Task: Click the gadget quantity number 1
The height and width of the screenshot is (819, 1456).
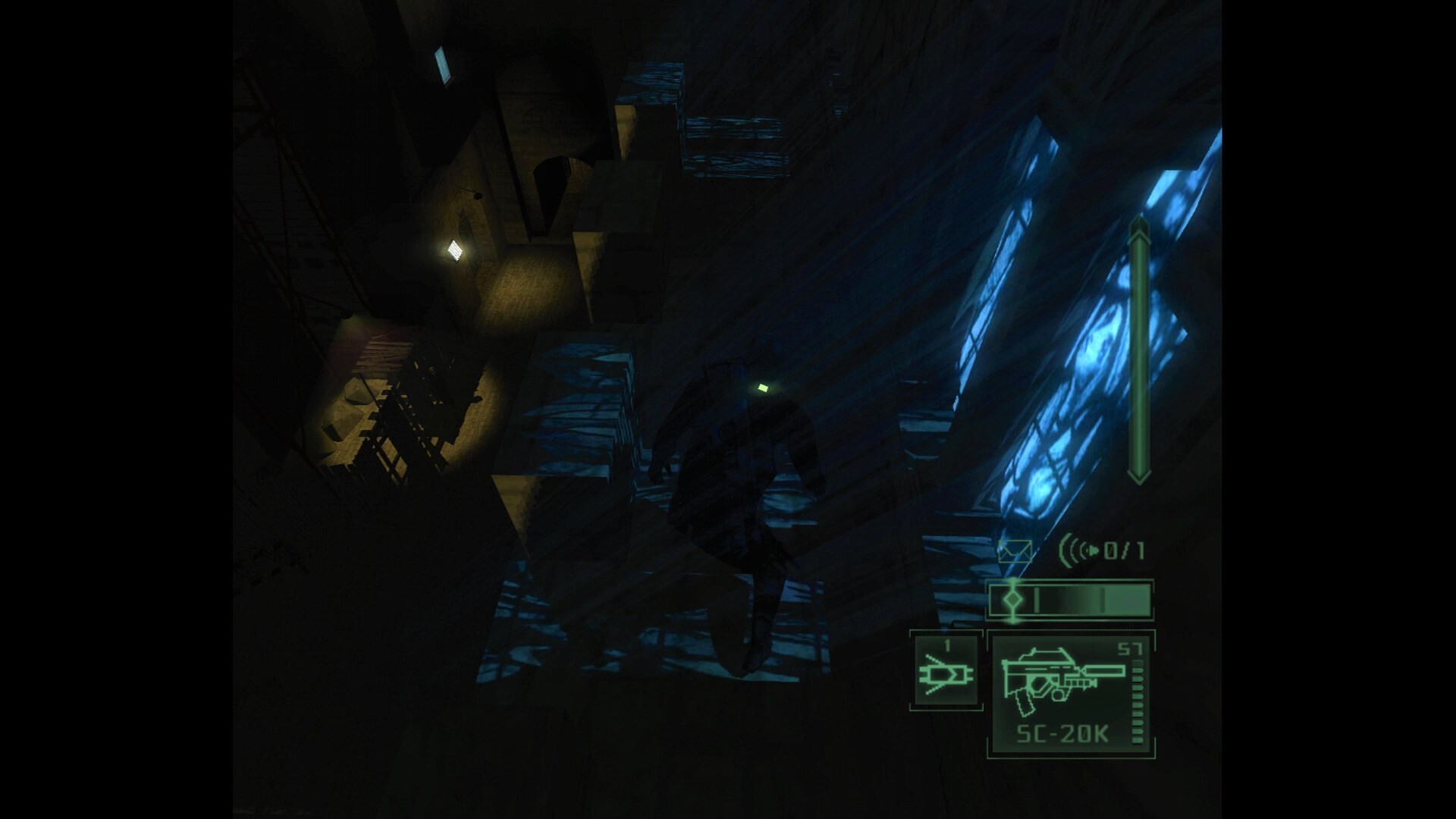Action: (948, 645)
